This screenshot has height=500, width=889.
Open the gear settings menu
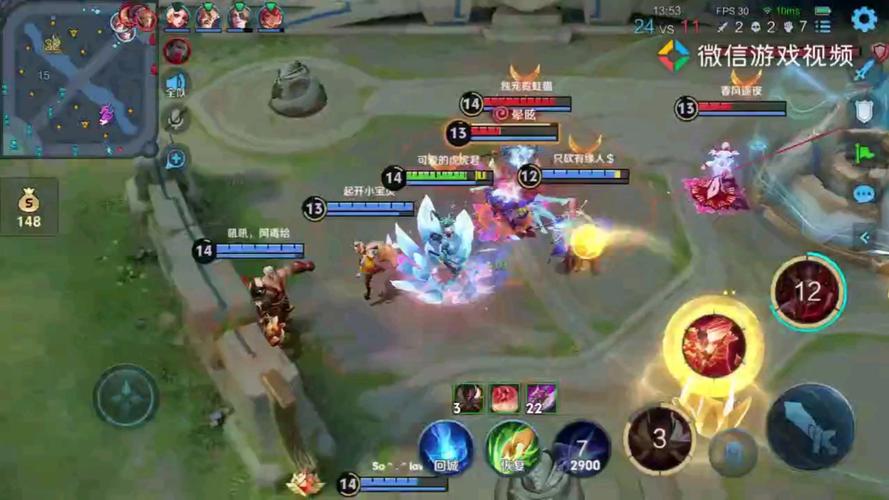click(x=864, y=18)
